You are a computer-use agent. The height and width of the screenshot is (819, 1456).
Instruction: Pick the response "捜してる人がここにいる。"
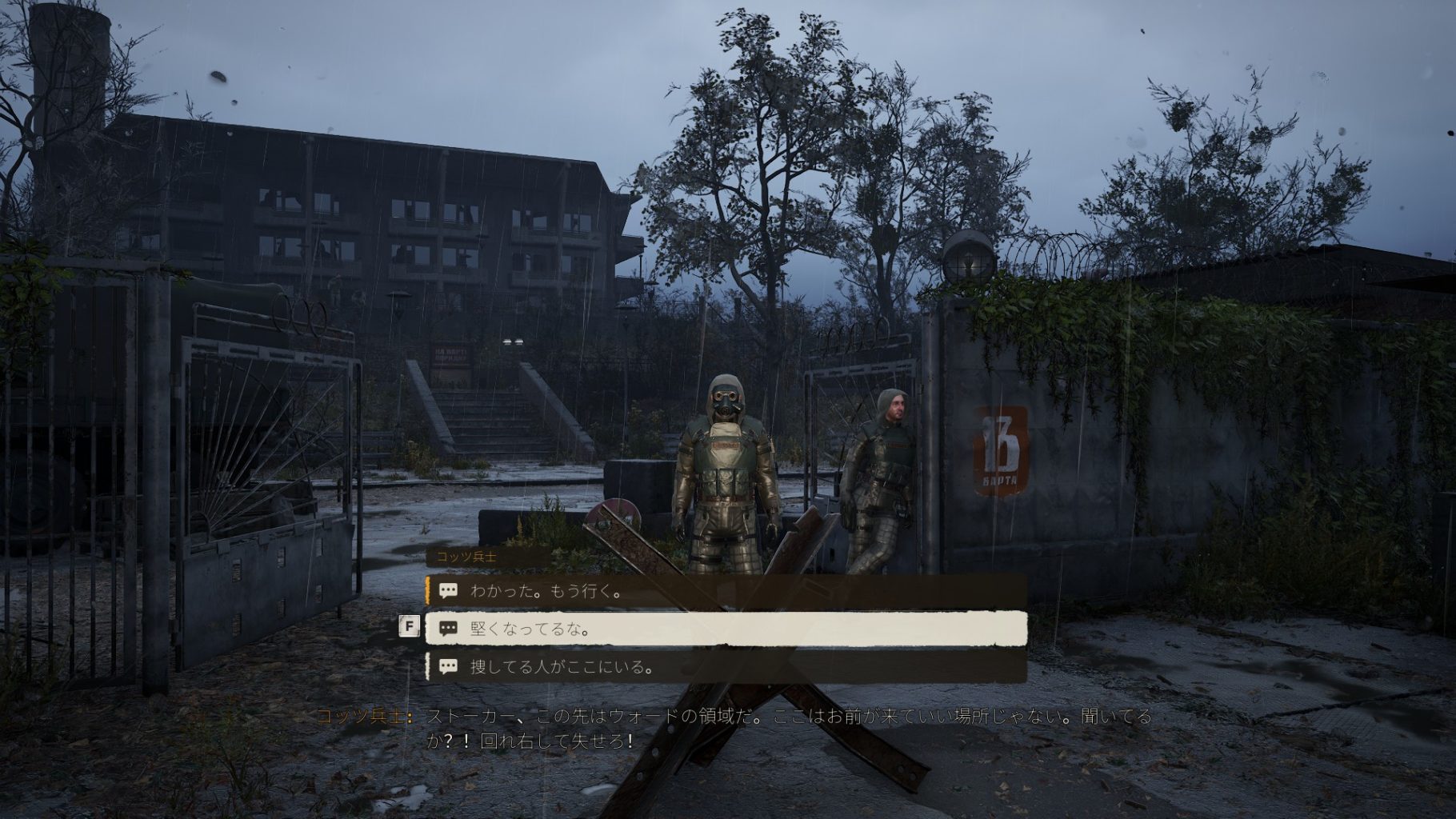724,666
